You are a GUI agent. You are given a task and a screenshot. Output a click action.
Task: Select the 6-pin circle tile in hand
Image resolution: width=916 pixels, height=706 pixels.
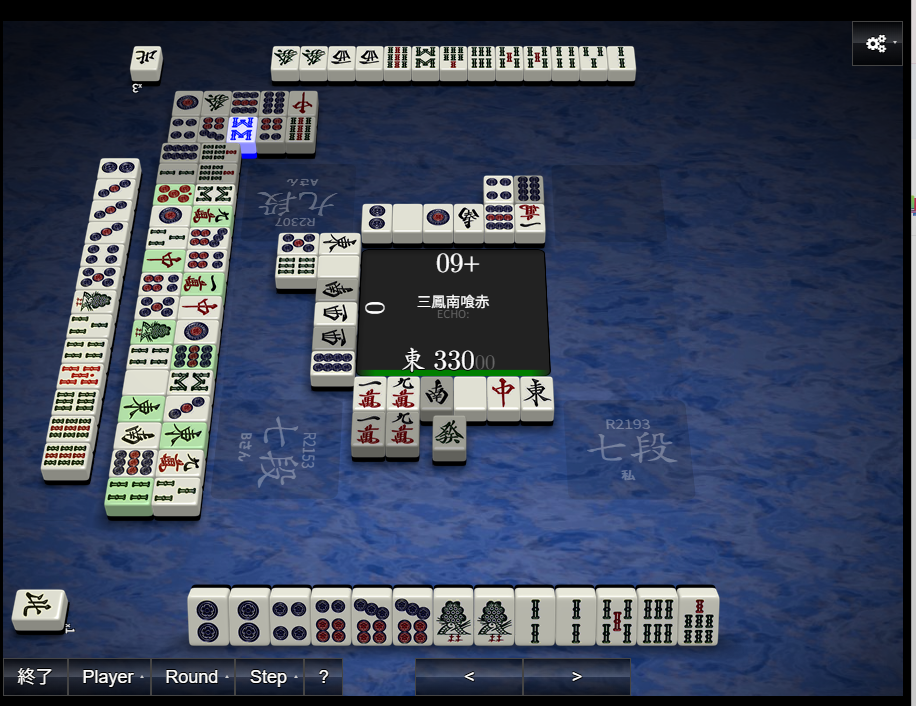click(331, 616)
